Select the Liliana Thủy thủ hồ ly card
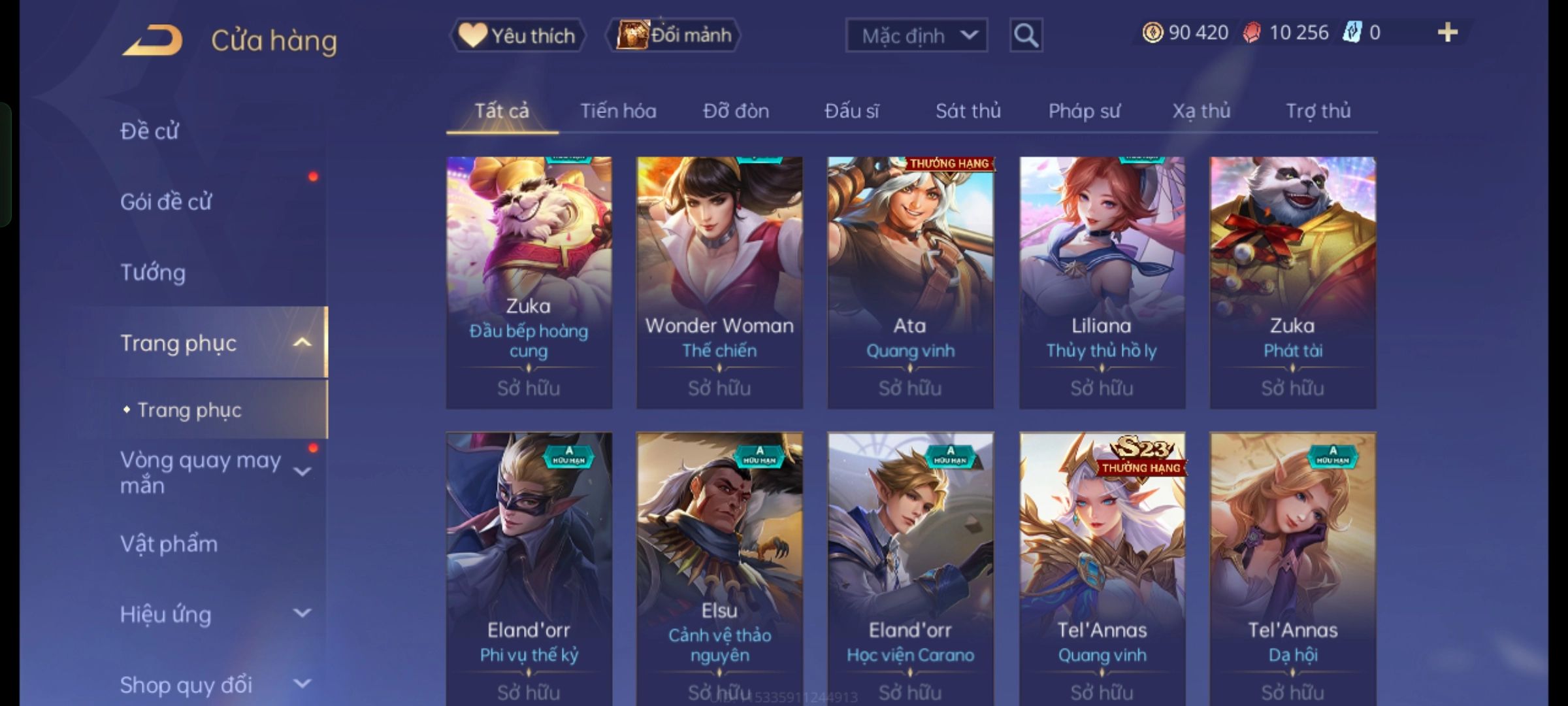1568x706 pixels. [1102, 282]
